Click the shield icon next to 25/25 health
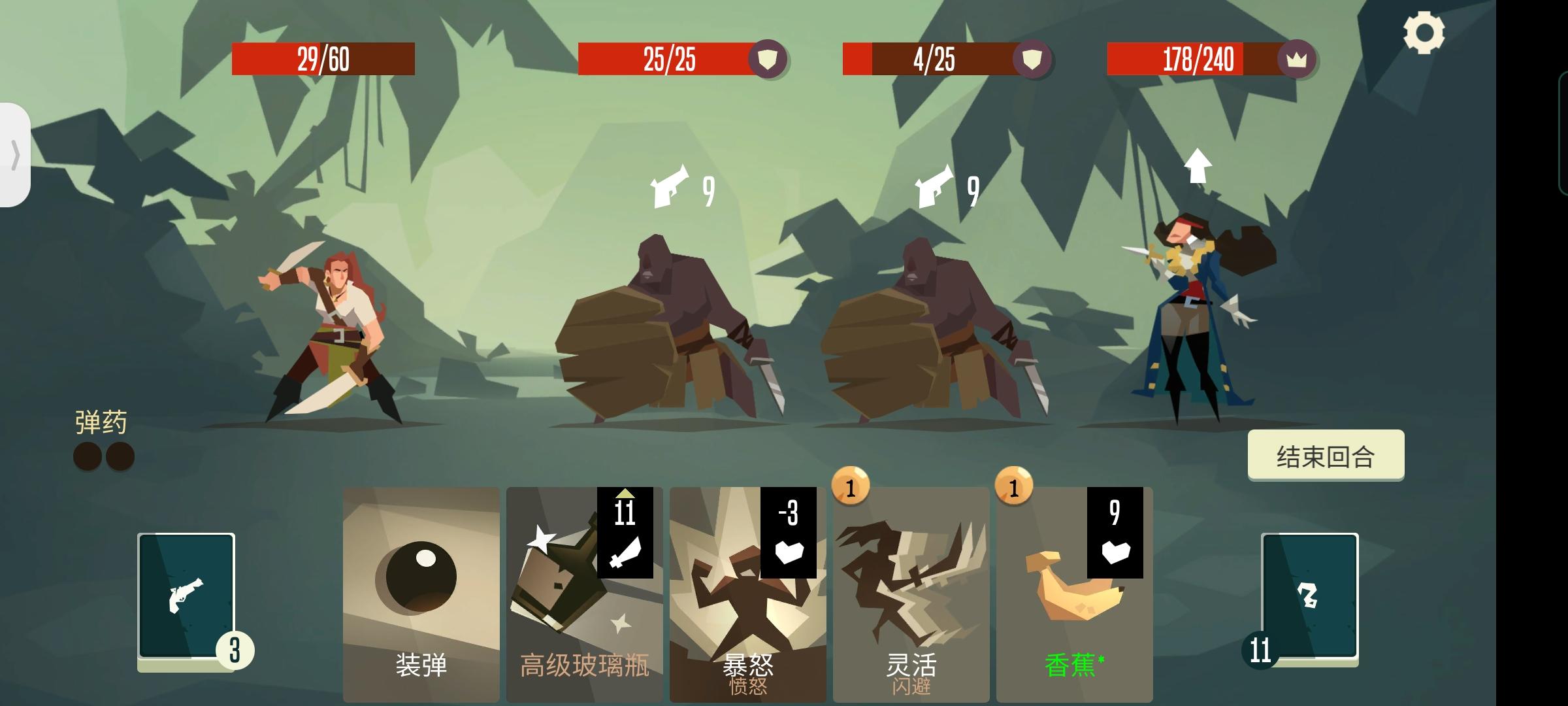This screenshot has height=706, width=1568. pos(768,60)
